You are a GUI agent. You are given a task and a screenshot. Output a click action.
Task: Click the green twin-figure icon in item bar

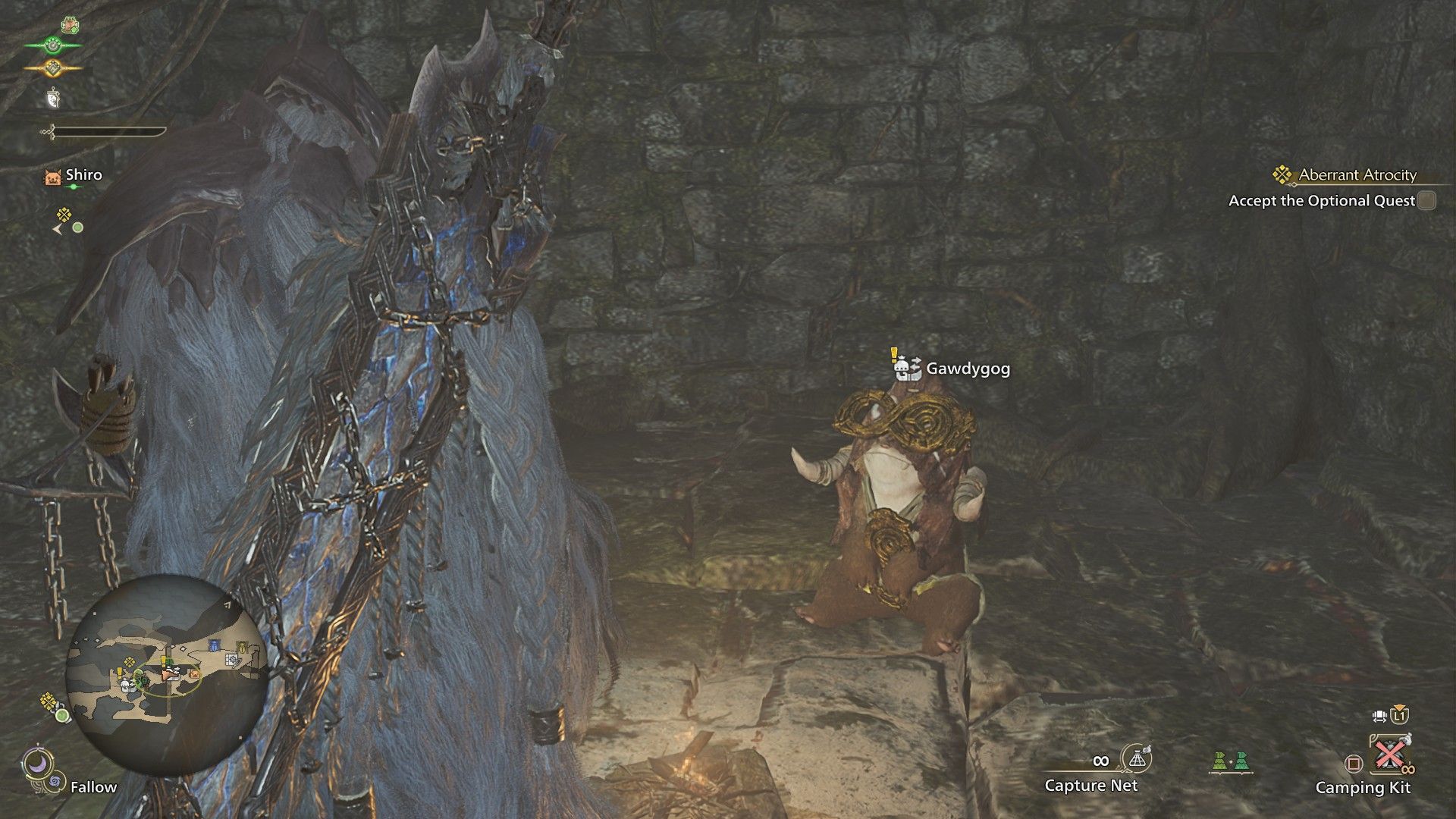click(1229, 761)
